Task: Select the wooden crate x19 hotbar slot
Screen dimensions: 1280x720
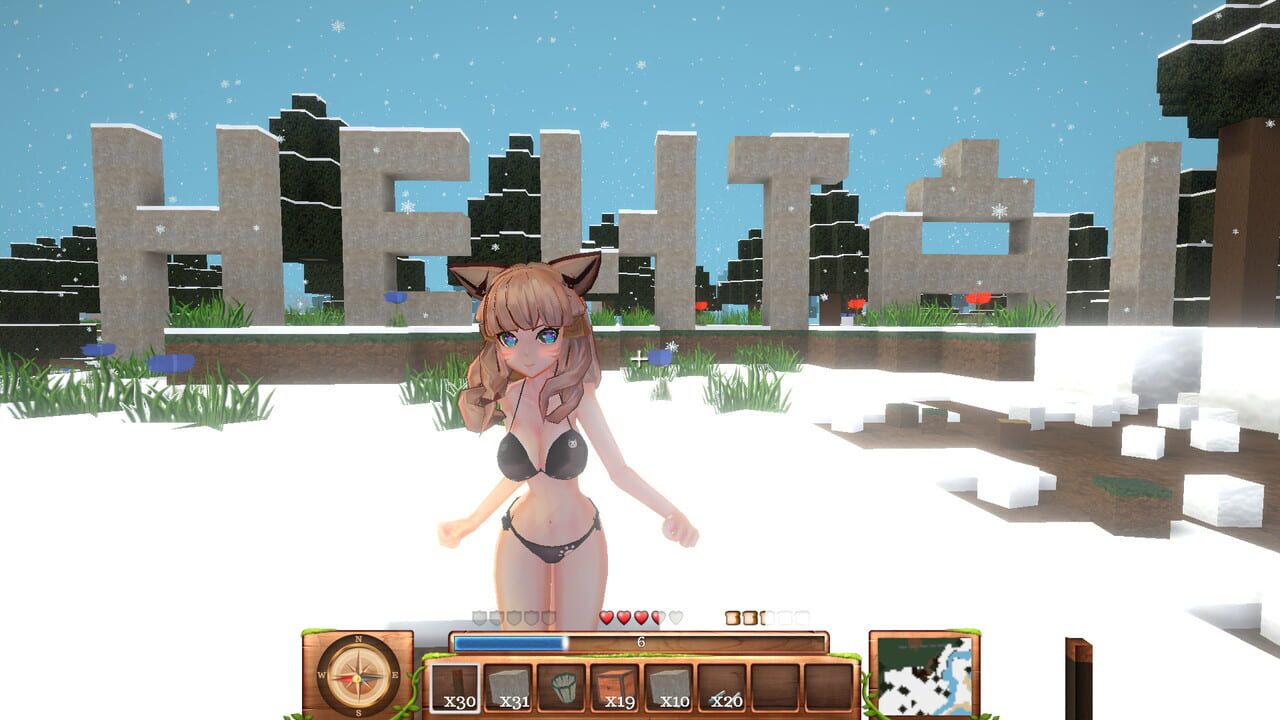Action: coord(615,686)
